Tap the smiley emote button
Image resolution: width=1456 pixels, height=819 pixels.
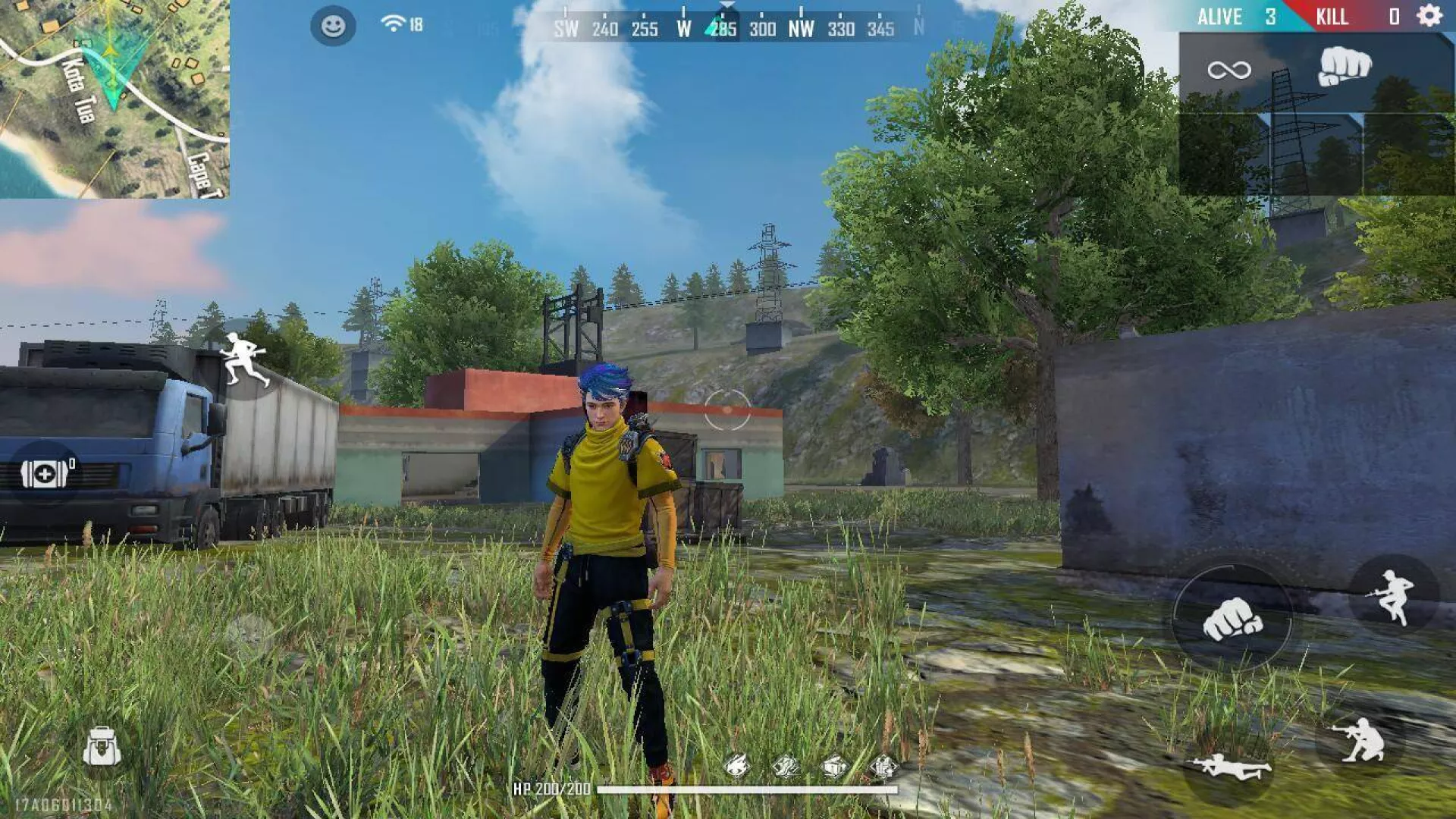coord(333,26)
